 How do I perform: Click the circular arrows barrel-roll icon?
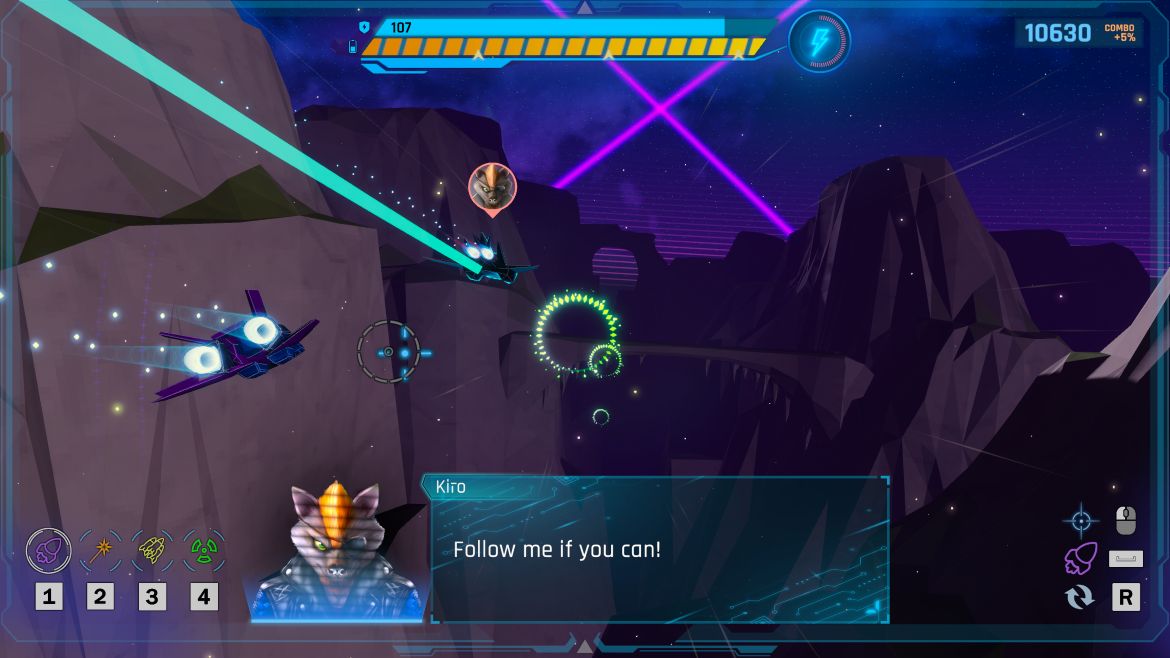tap(1080, 597)
